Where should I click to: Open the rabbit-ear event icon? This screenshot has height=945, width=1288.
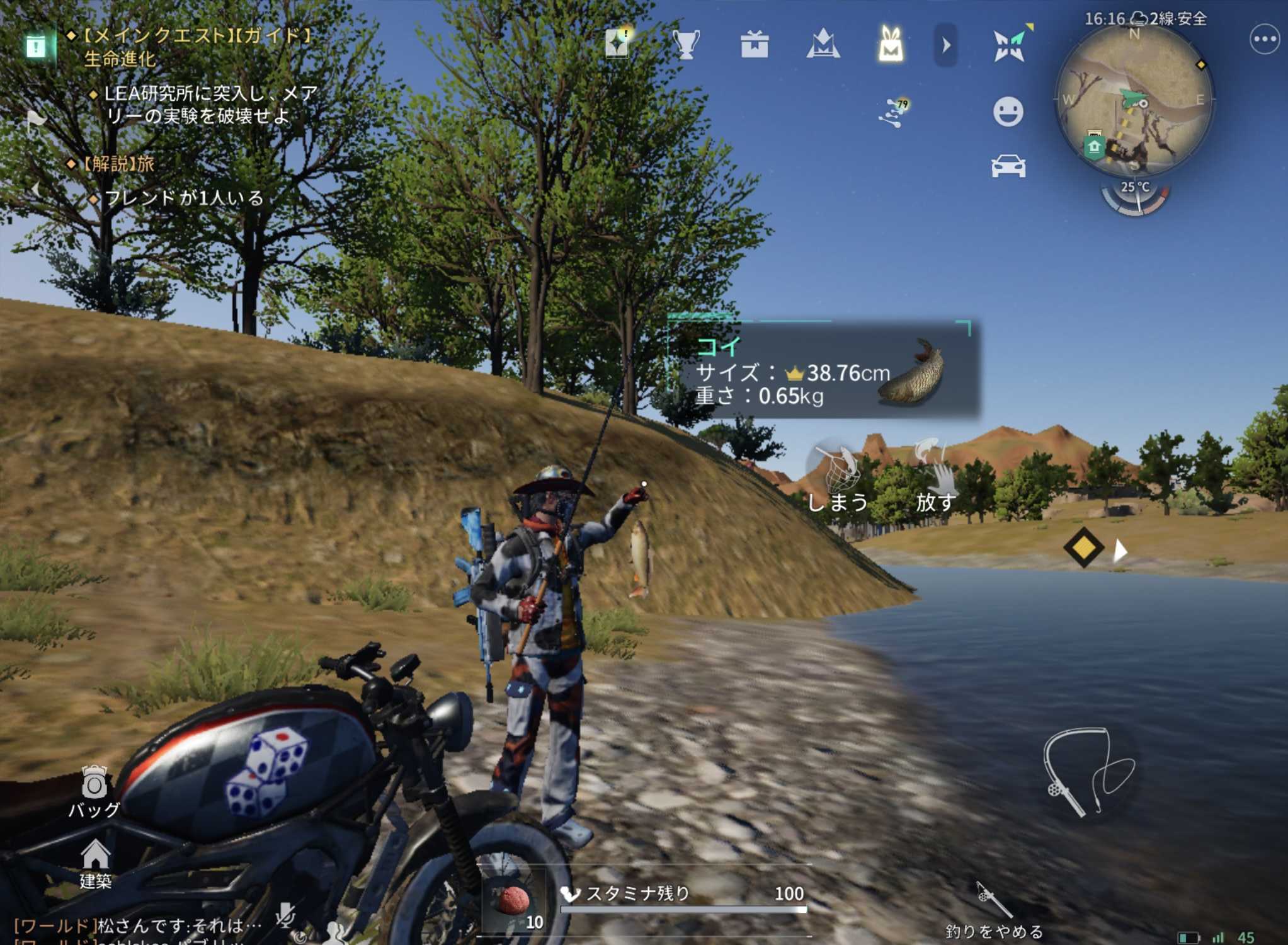890,43
